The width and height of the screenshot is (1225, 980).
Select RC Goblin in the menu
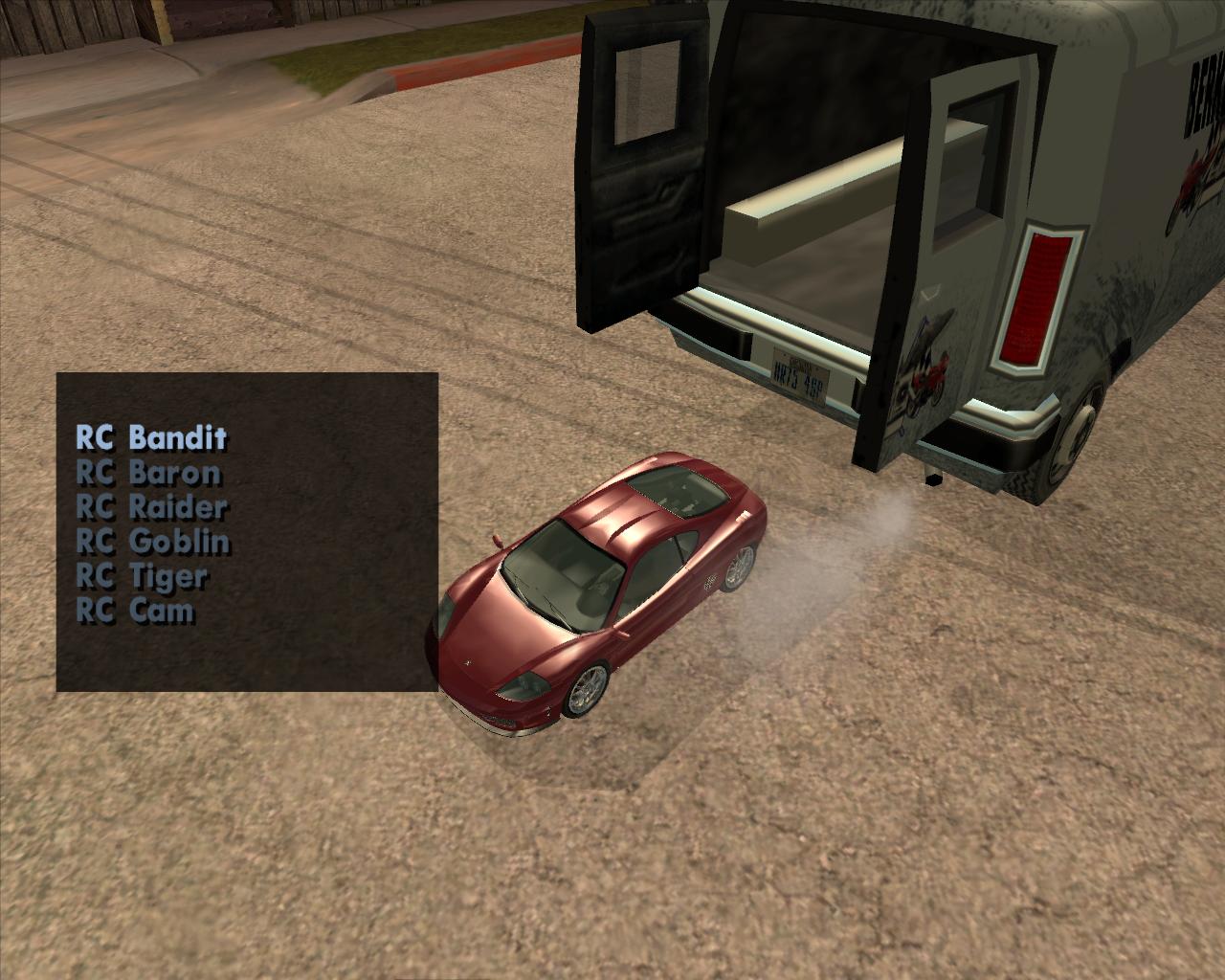[x=152, y=541]
